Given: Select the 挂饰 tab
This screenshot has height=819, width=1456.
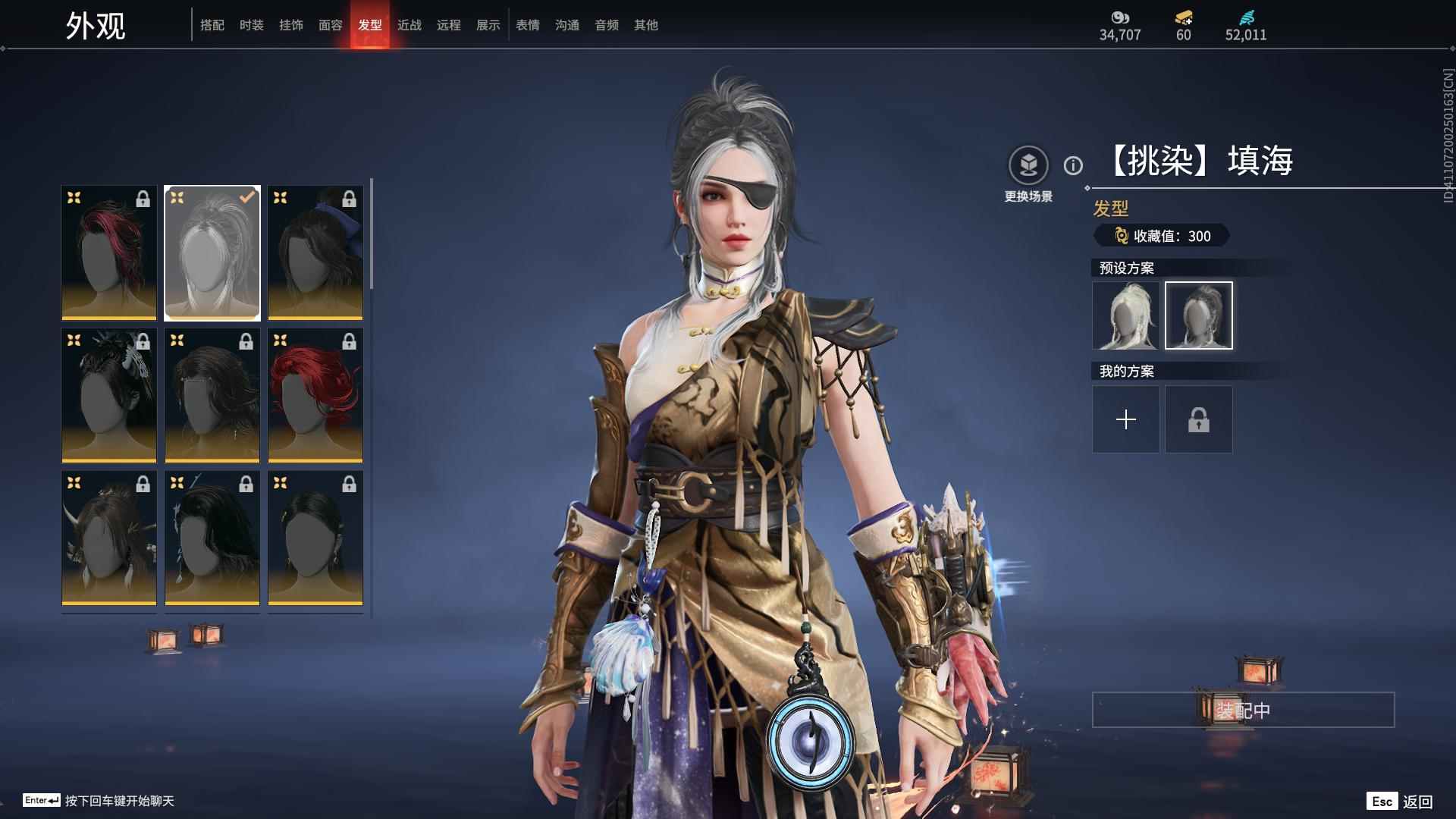Looking at the screenshot, I should coord(291,25).
